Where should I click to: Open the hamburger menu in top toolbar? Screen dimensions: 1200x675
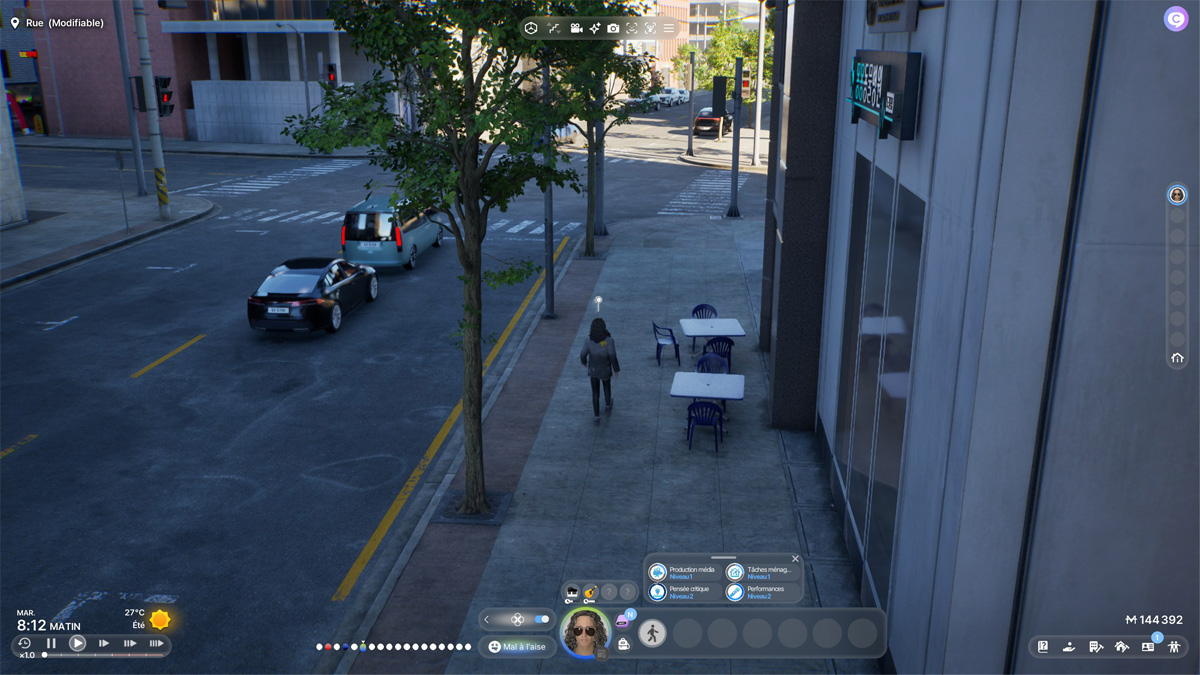[x=669, y=28]
